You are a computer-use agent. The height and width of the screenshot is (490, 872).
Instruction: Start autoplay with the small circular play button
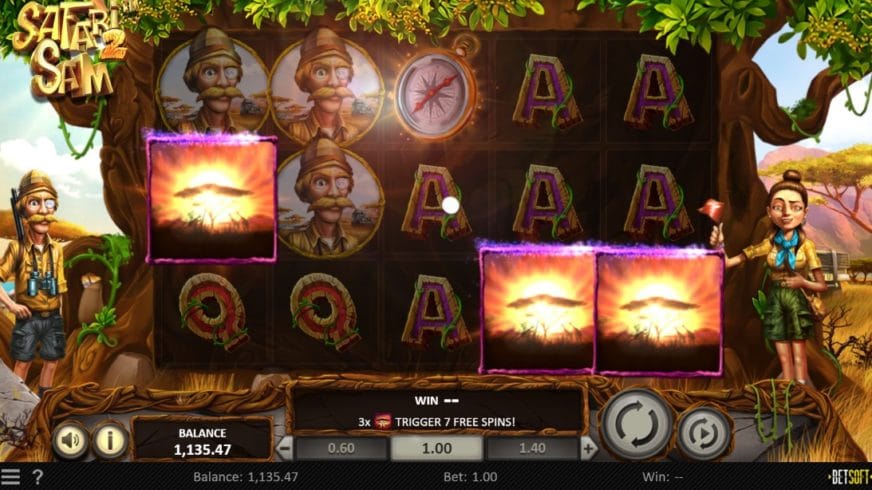(x=704, y=433)
